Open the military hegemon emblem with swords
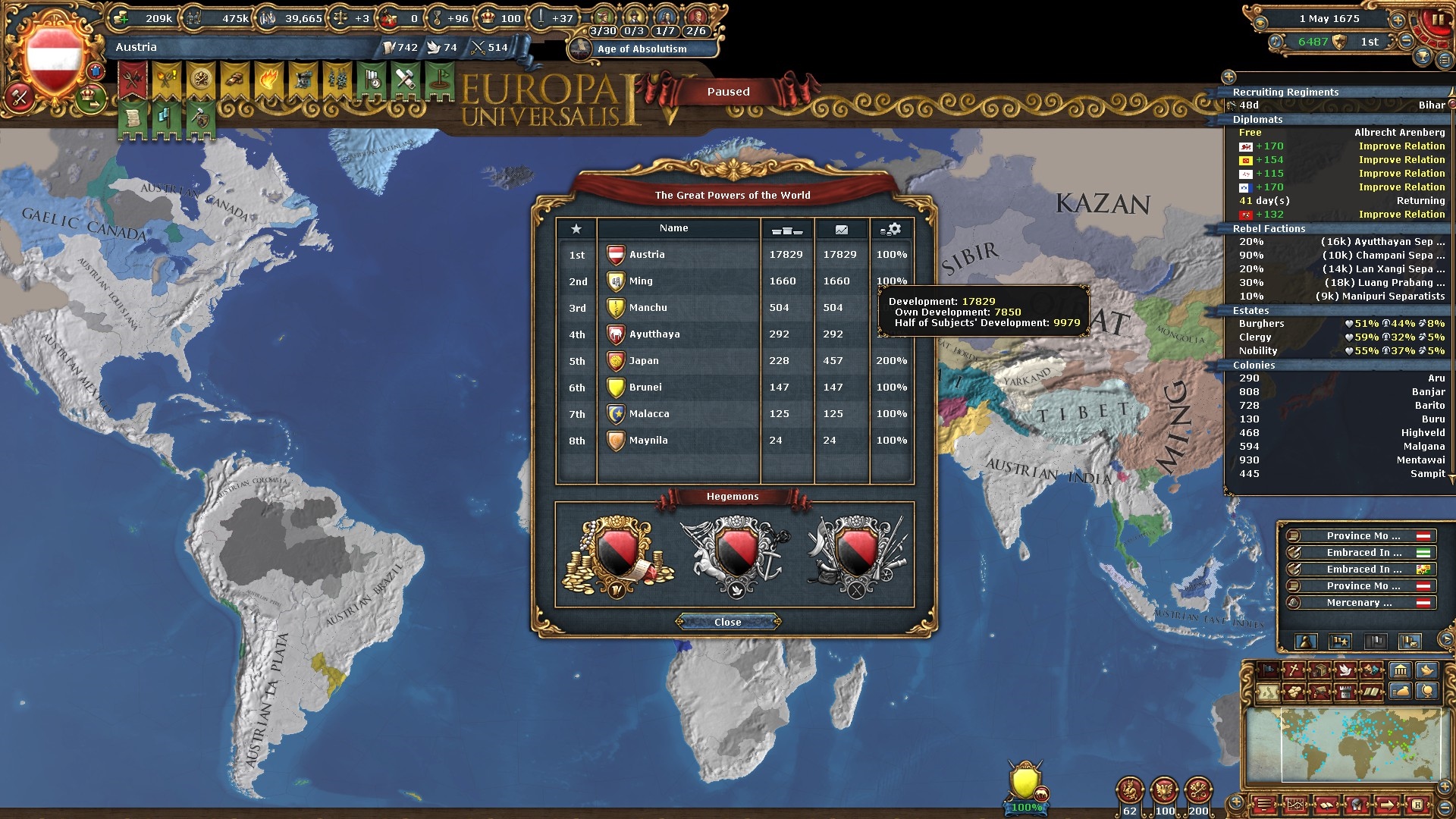This screenshot has height=819, width=1456. [857, 555]
